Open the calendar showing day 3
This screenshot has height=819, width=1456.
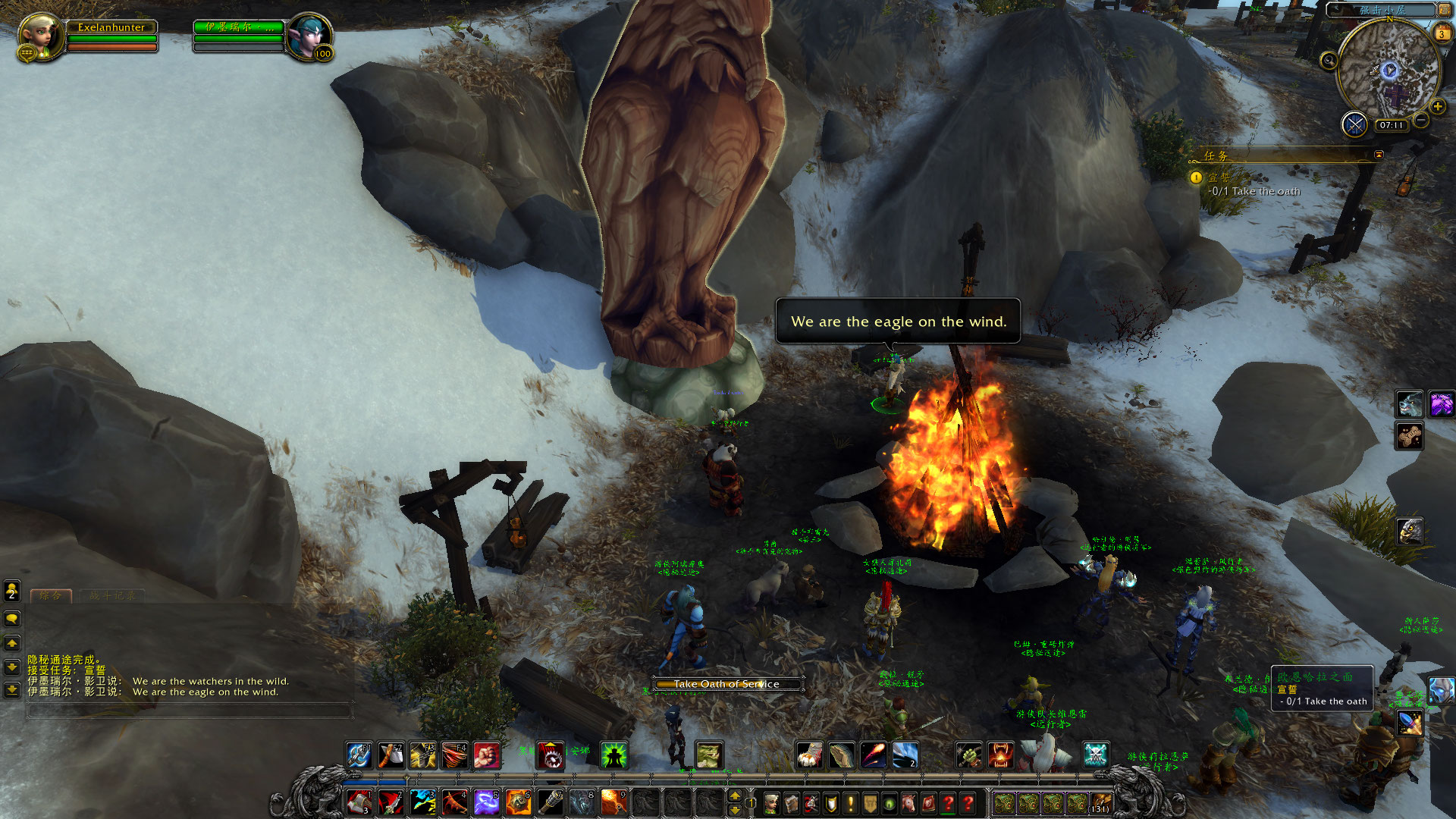coord(1441,34)
